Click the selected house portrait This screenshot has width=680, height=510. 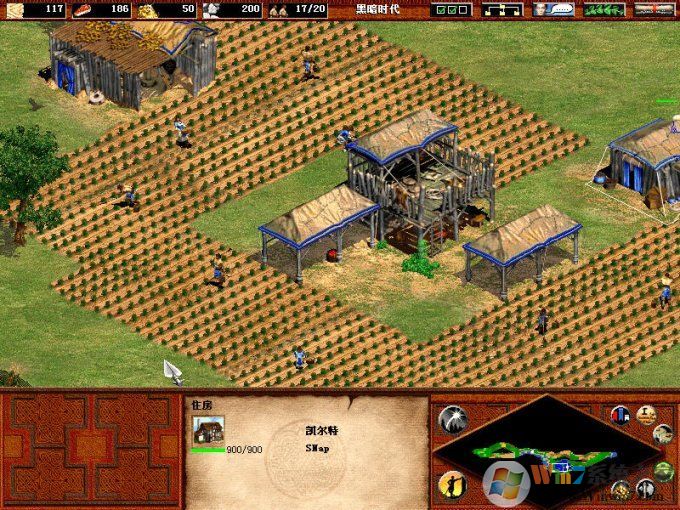click(x=208, y=430)
